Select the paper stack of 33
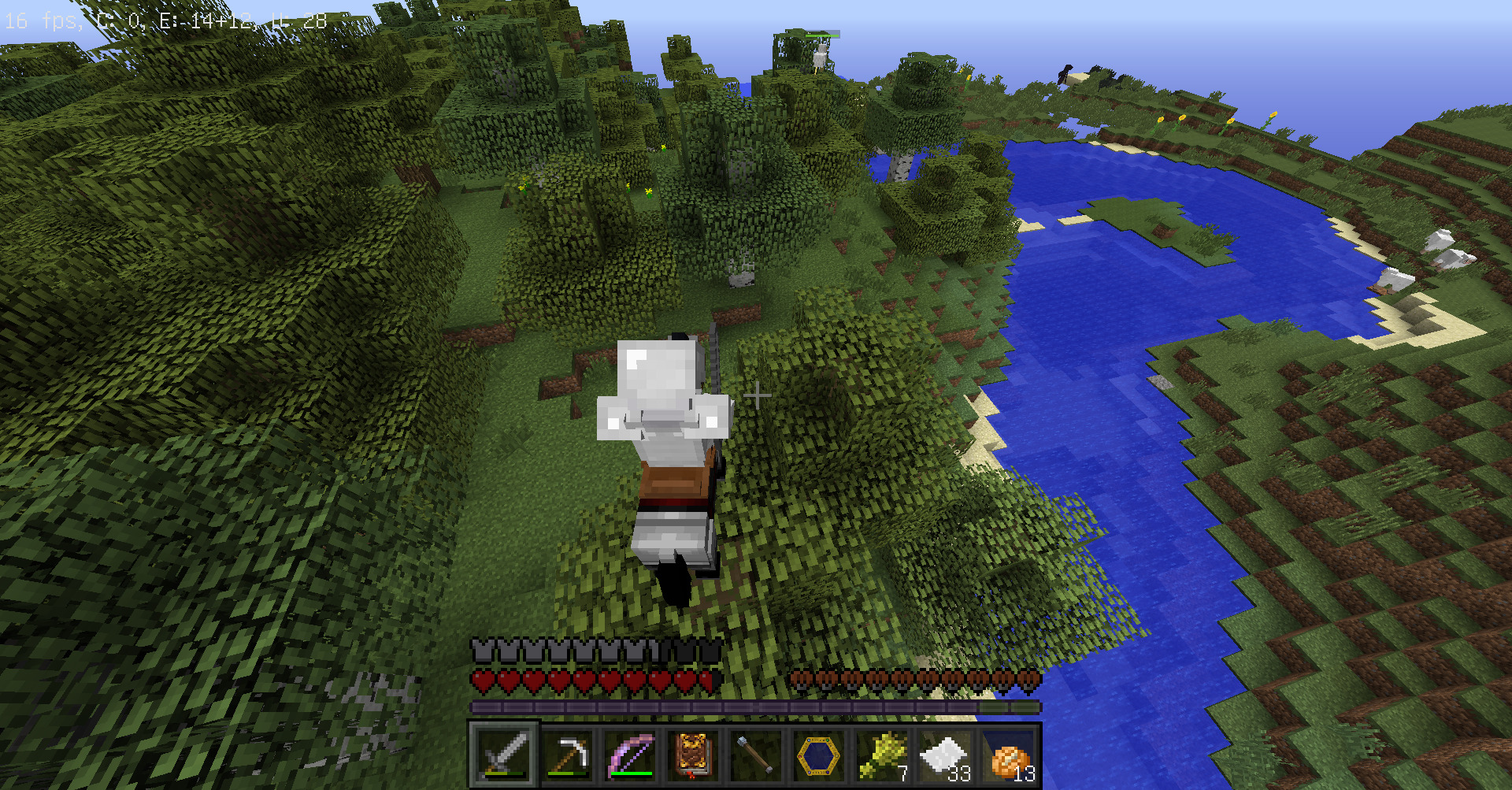This screenshot has height=790, width=1512. click(945, 755)
